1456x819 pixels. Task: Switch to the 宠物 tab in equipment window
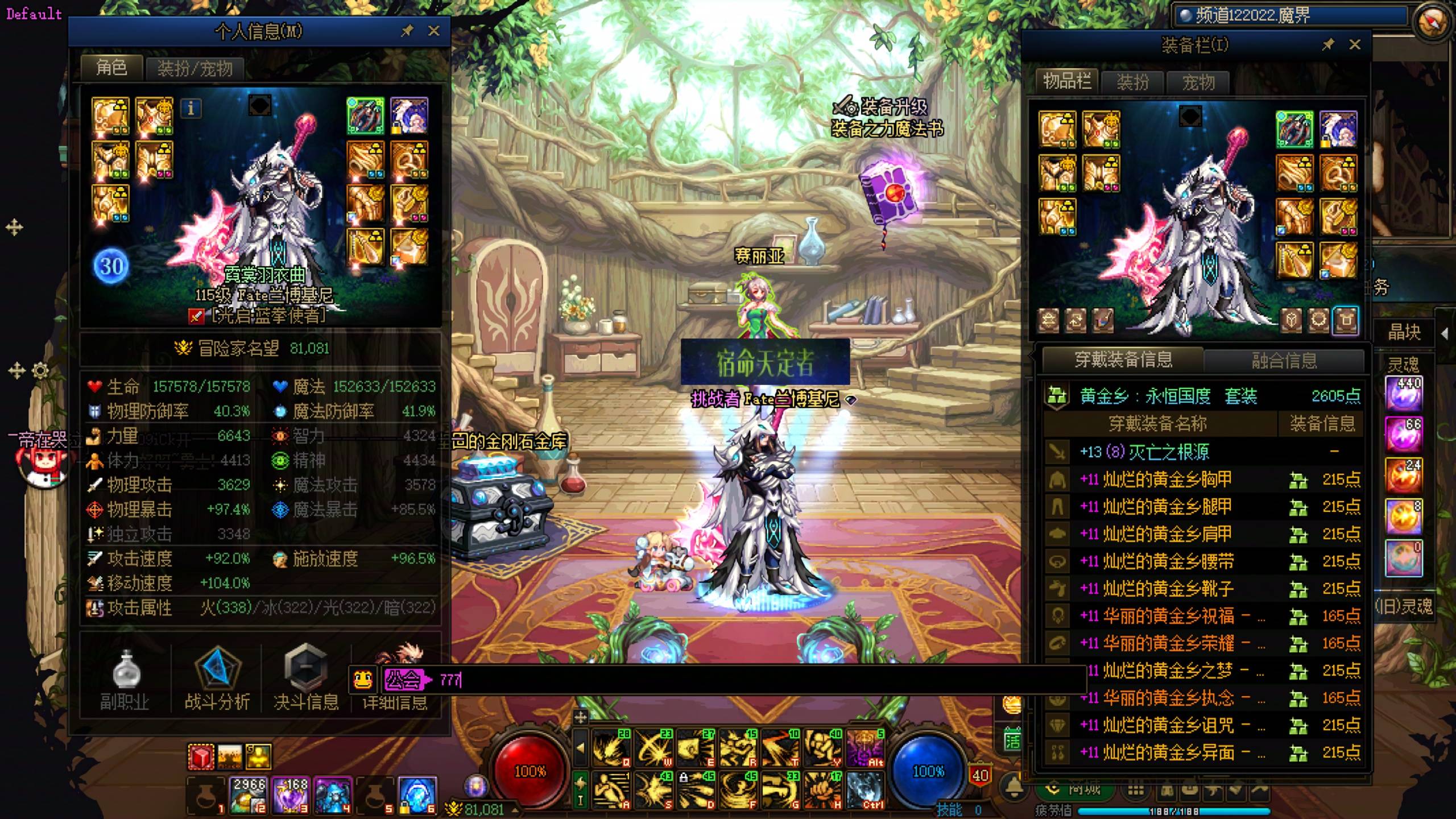point(1198,82)
